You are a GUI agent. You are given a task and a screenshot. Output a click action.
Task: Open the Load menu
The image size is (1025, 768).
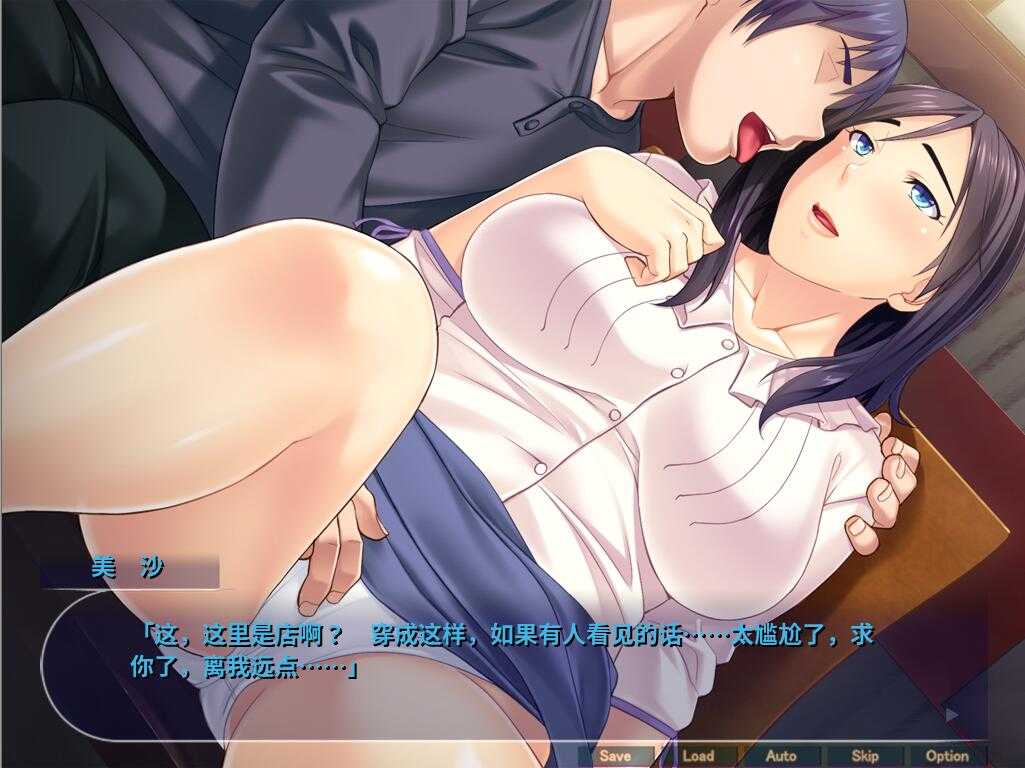(x=698, y=756)
